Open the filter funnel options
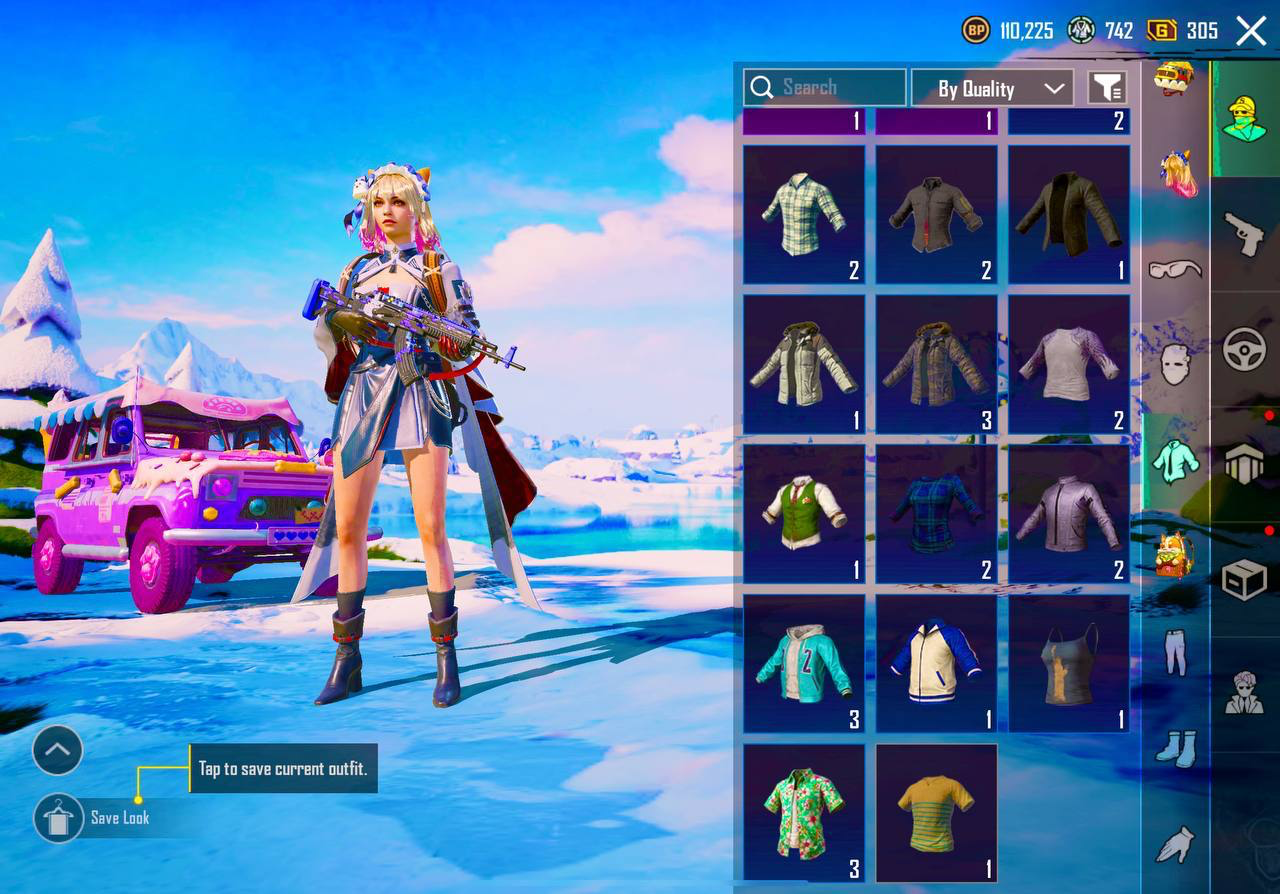 1107,88
